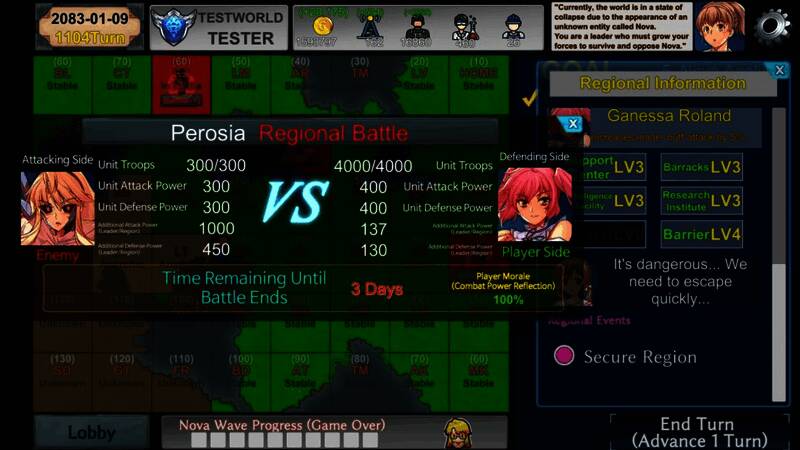Viewport: 800px width, 450px height.
Task: Click the defending side leader portrait
Action: click(535, 205)
